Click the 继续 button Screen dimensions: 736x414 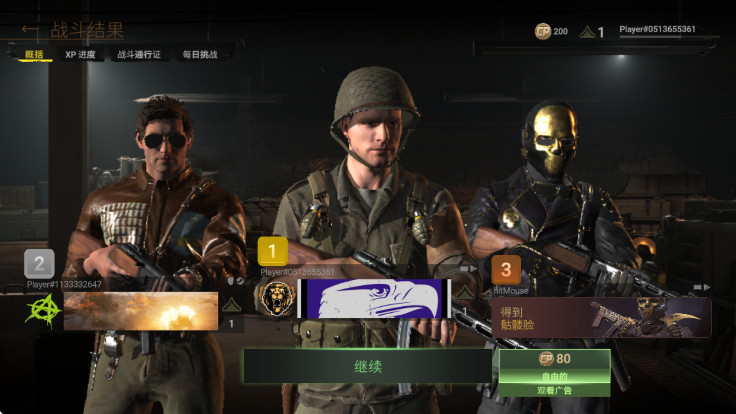[366, 366]
